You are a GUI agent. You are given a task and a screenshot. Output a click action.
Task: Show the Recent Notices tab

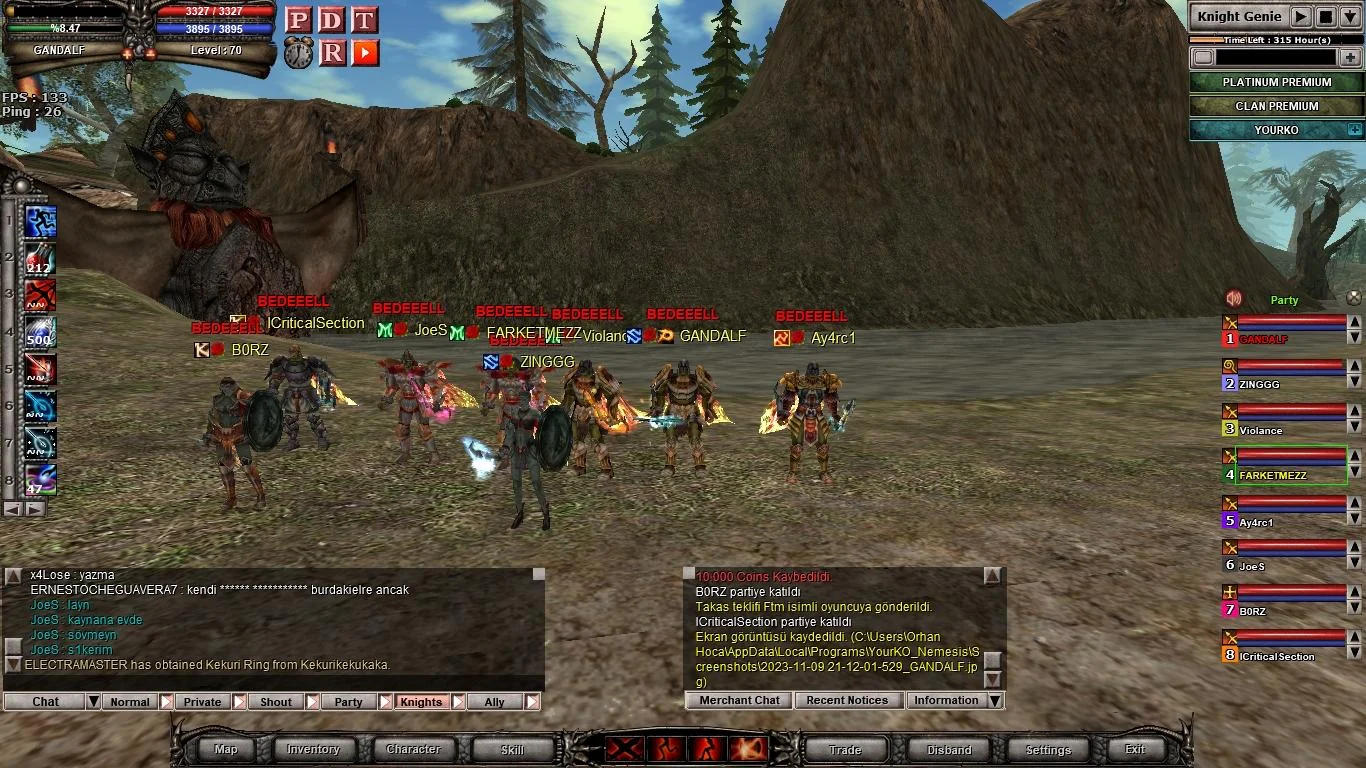[x=847, y=701]
